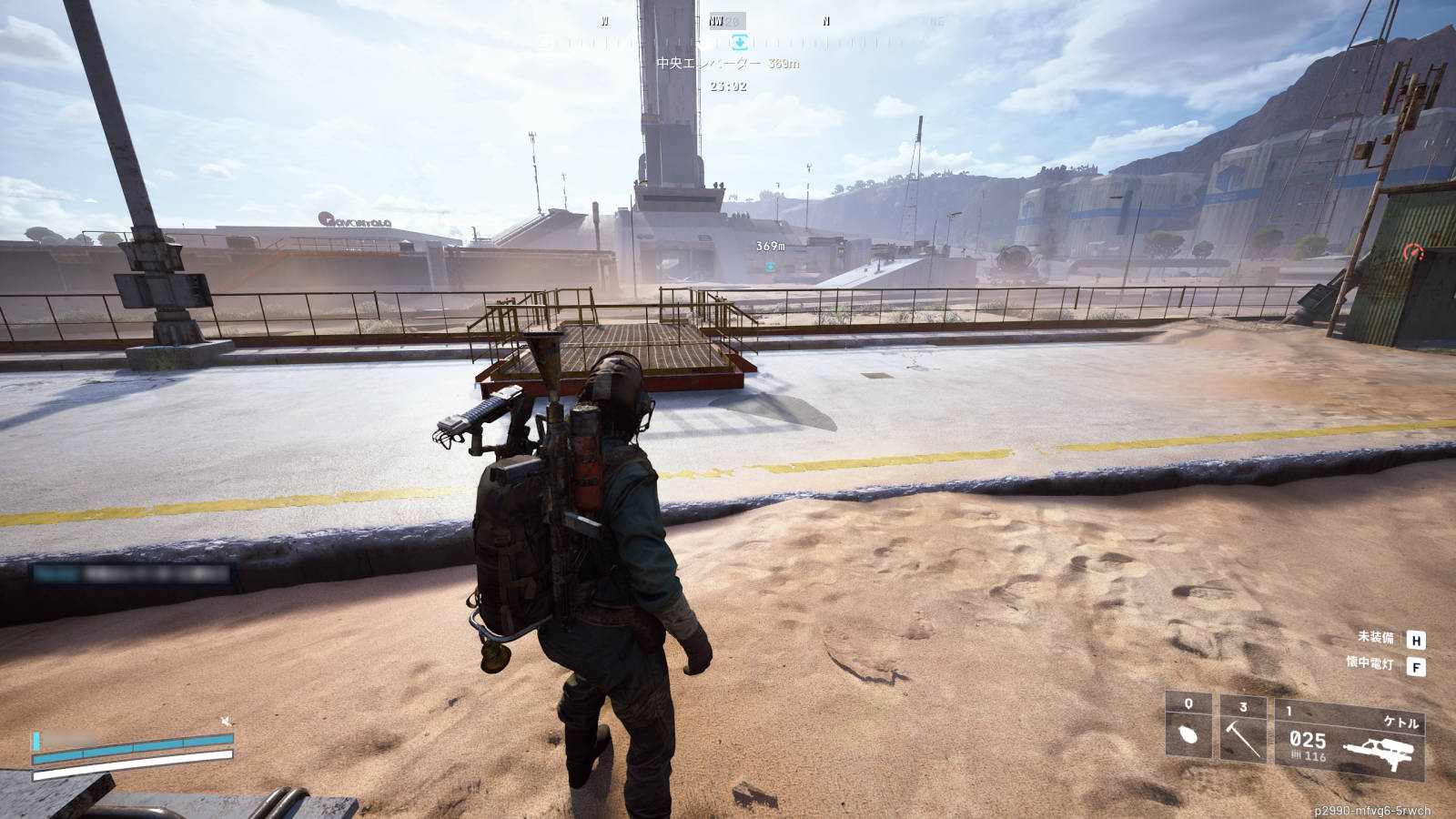Select the ケトル weapon slot

coord(1349,741)
